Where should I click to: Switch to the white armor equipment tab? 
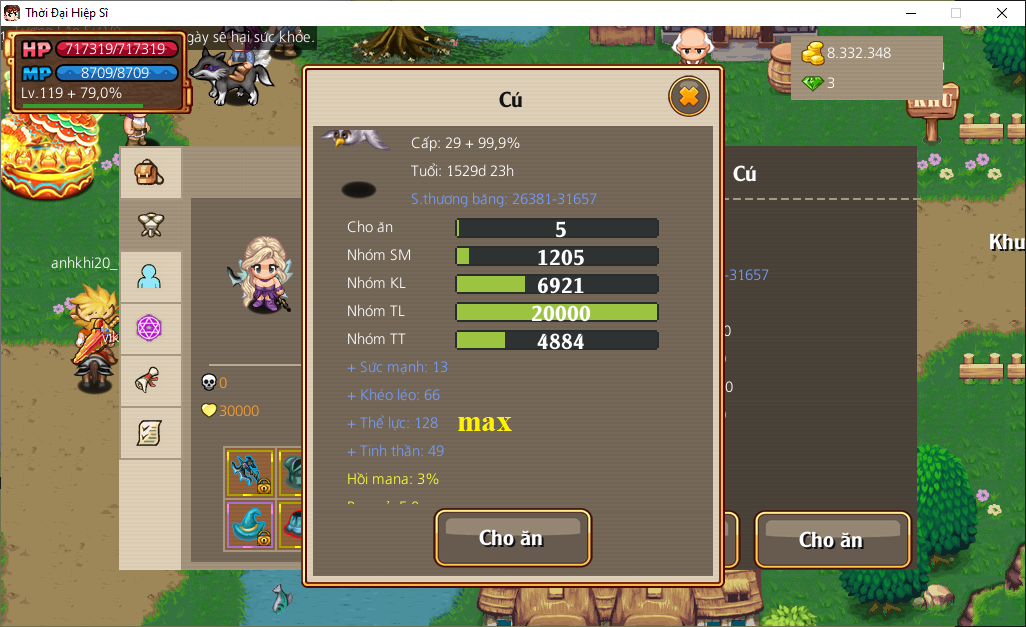pos(150,225)
